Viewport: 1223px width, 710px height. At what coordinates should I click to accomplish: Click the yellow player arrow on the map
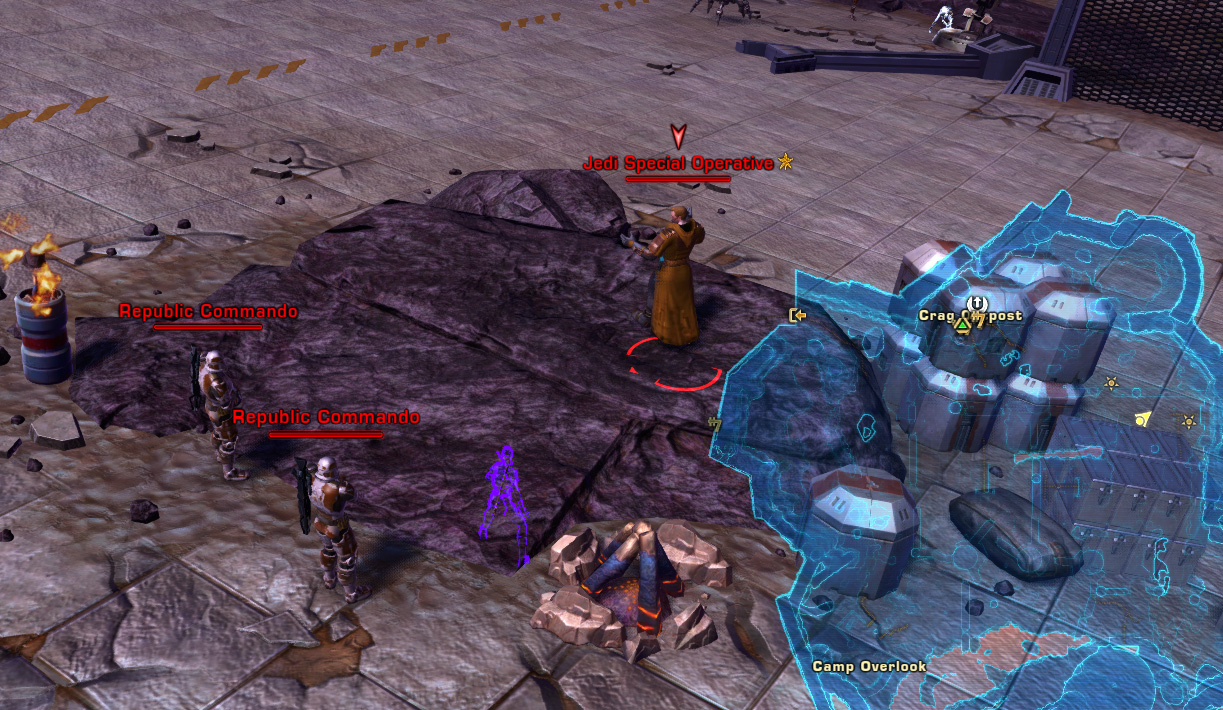(x=1143, y=420)
